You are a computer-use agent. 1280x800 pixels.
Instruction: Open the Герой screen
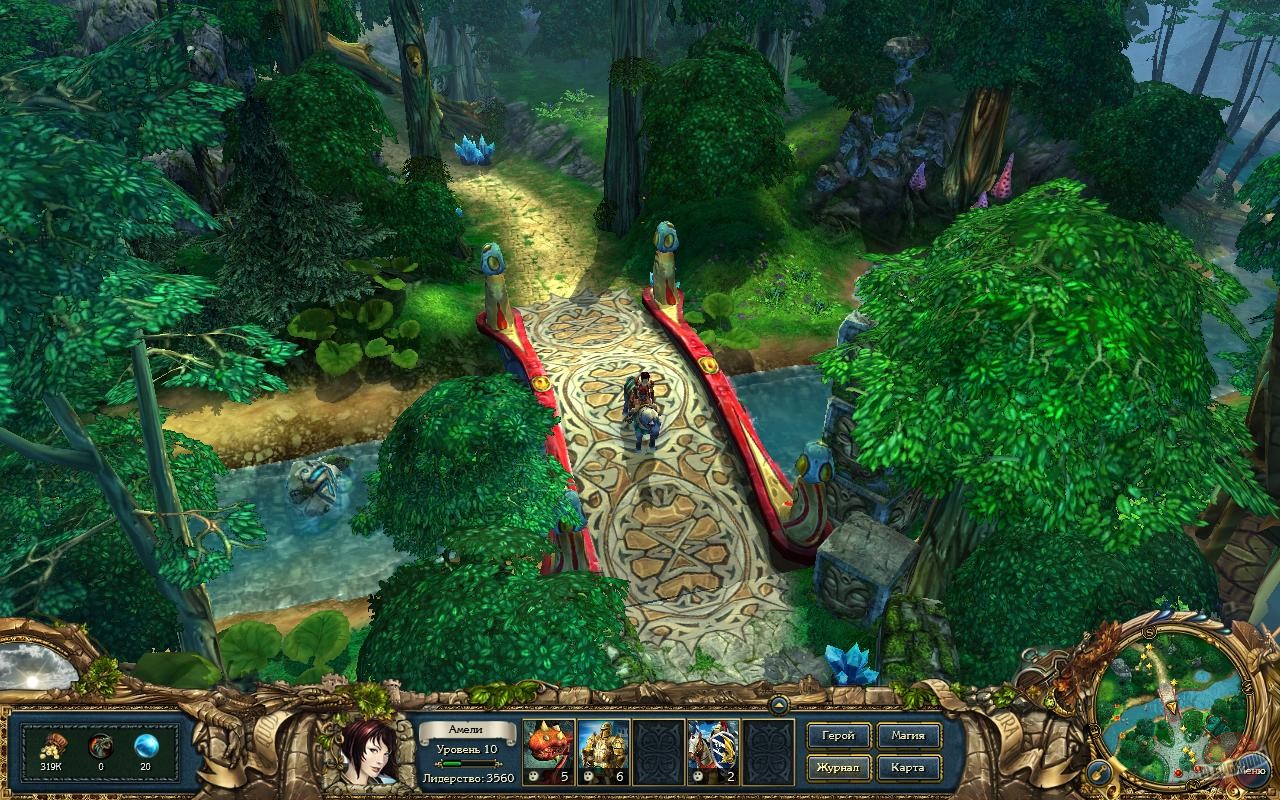(x=838, y=735)
